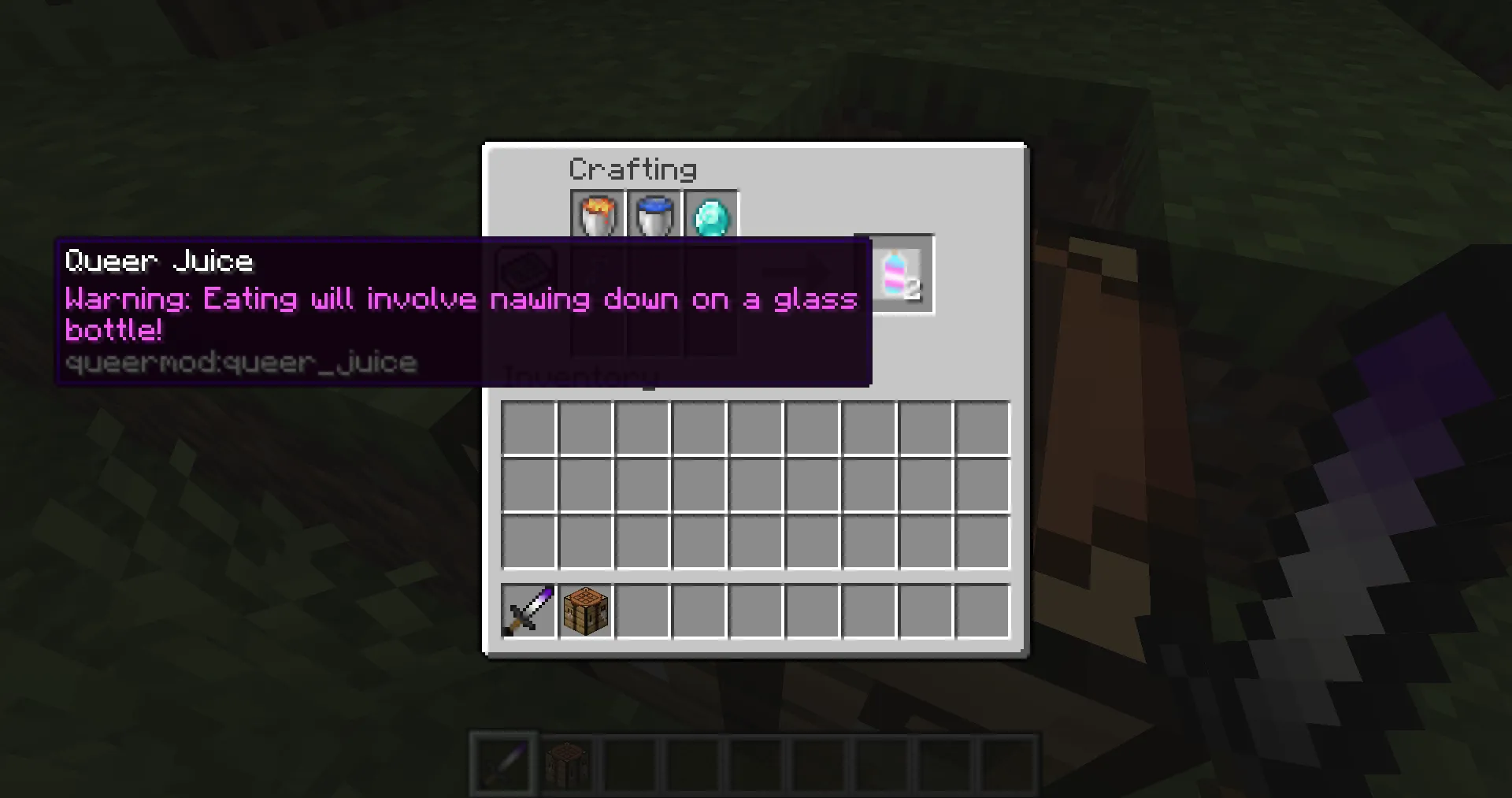Click the center slot of the middle inventory row
The width and height of the screenshot is (1512, 798).
(755, 484)
